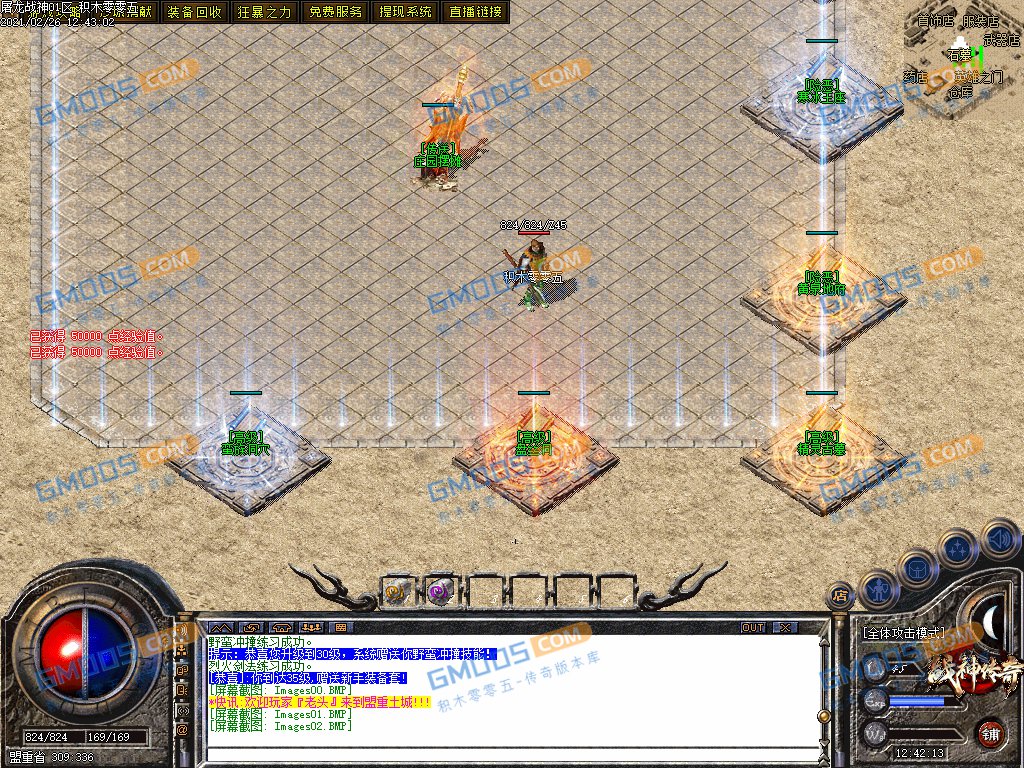This screenshot has height=768, width=1024.
Task: Open the bag inventory round button
Action: pyautogui.click(x=919, y=568)
